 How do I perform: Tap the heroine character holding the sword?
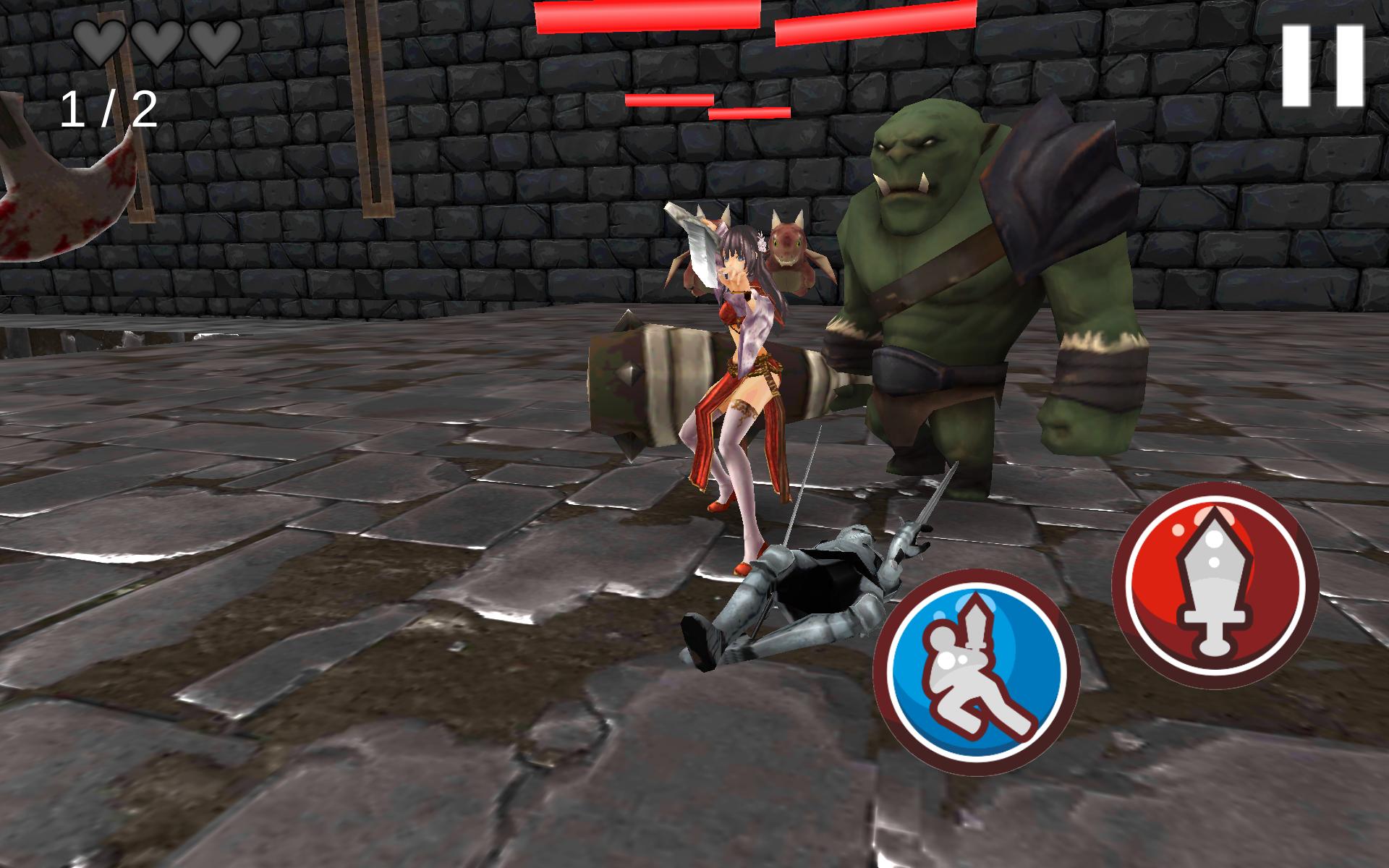coord(745,347)
